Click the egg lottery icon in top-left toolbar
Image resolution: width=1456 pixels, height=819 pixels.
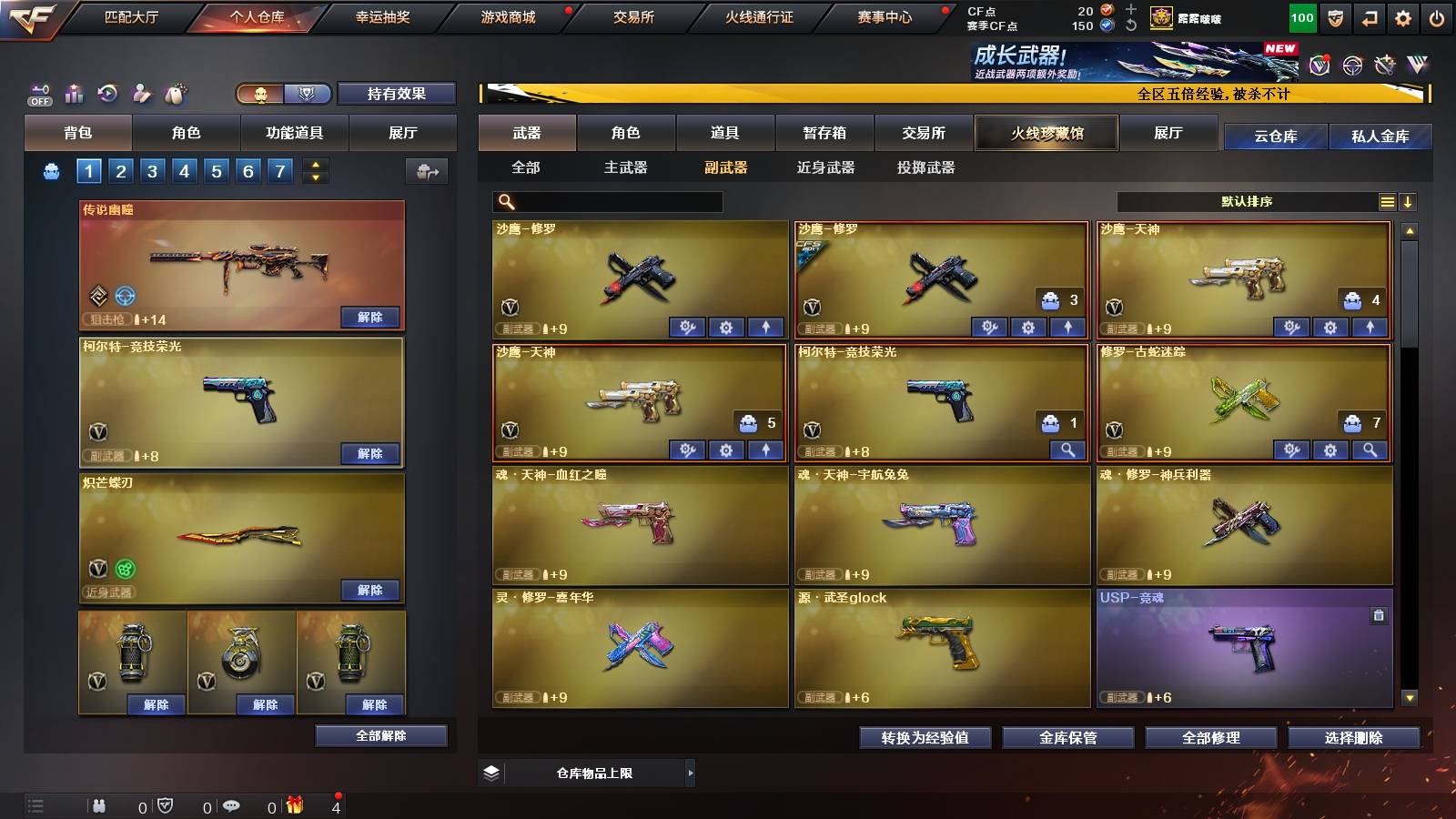point(176,94)
